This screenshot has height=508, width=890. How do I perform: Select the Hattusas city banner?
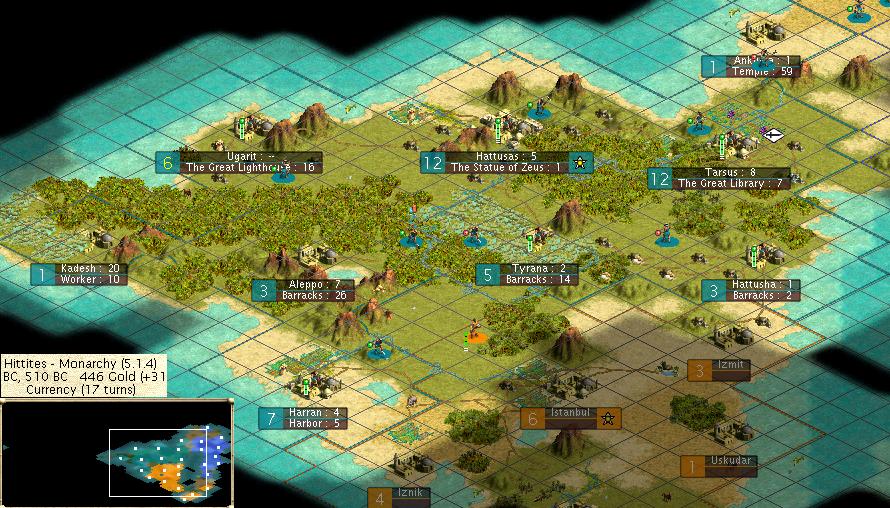506,162
